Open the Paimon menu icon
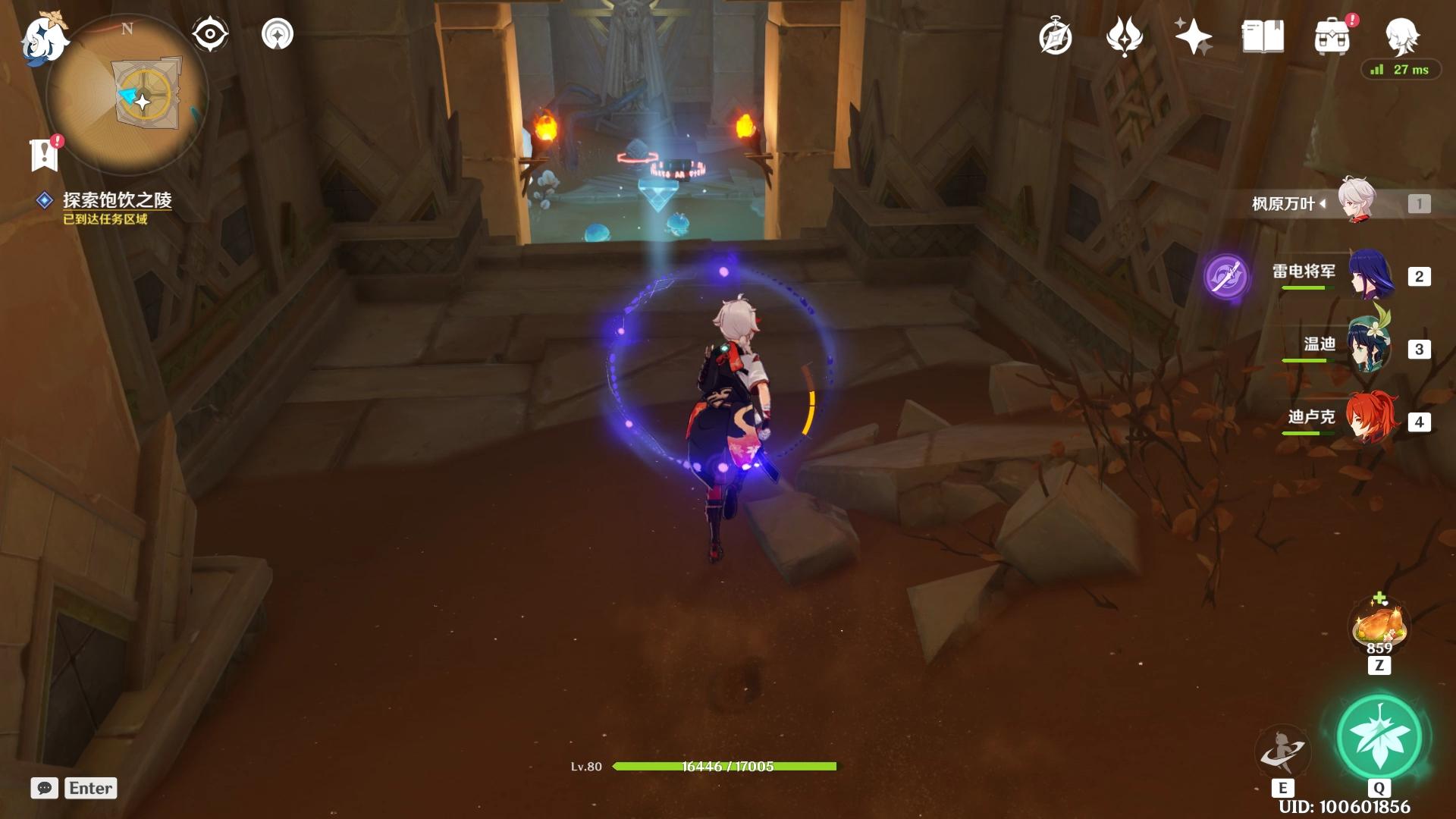This screenshot has width=1456, height=819. (x=44, y=38)
